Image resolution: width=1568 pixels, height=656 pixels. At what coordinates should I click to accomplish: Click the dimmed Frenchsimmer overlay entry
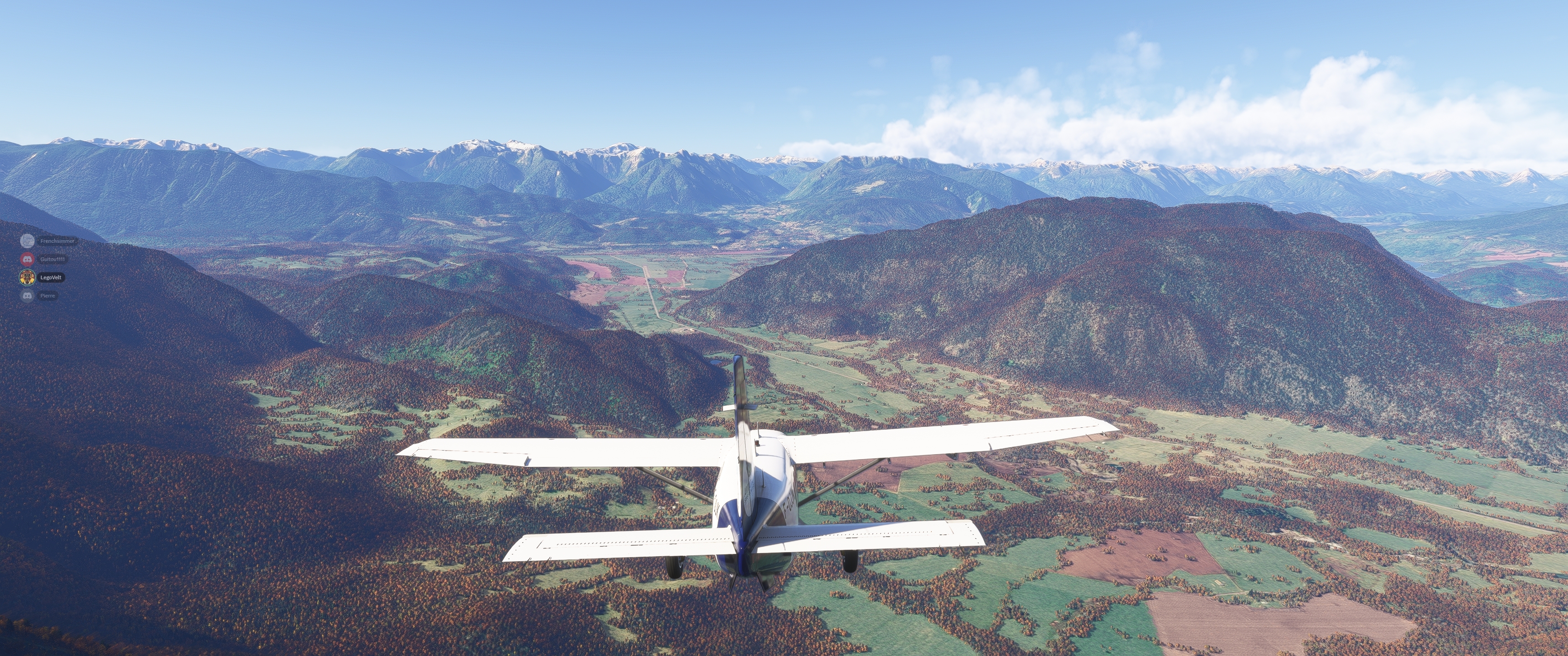42,241
